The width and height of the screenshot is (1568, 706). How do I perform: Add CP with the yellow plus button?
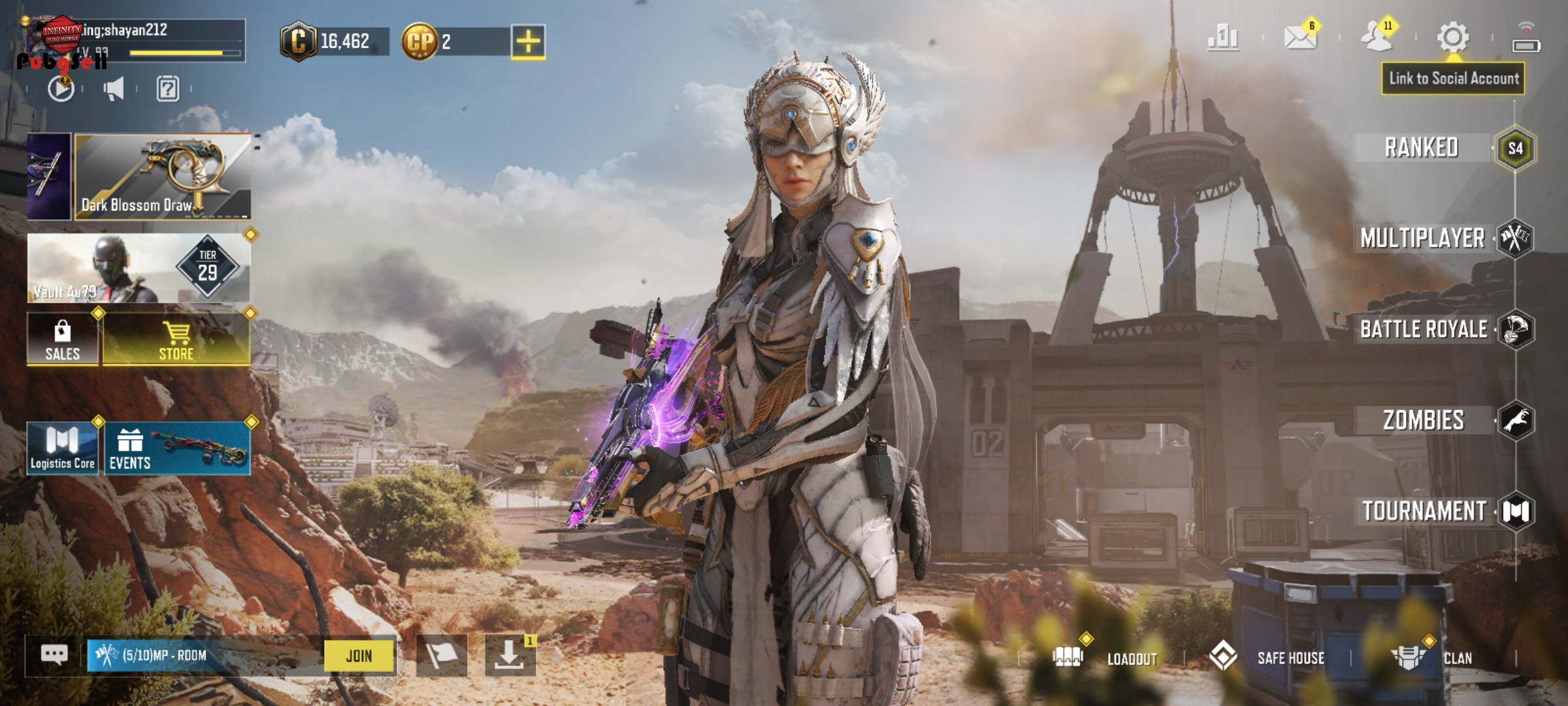click(528, 42)
